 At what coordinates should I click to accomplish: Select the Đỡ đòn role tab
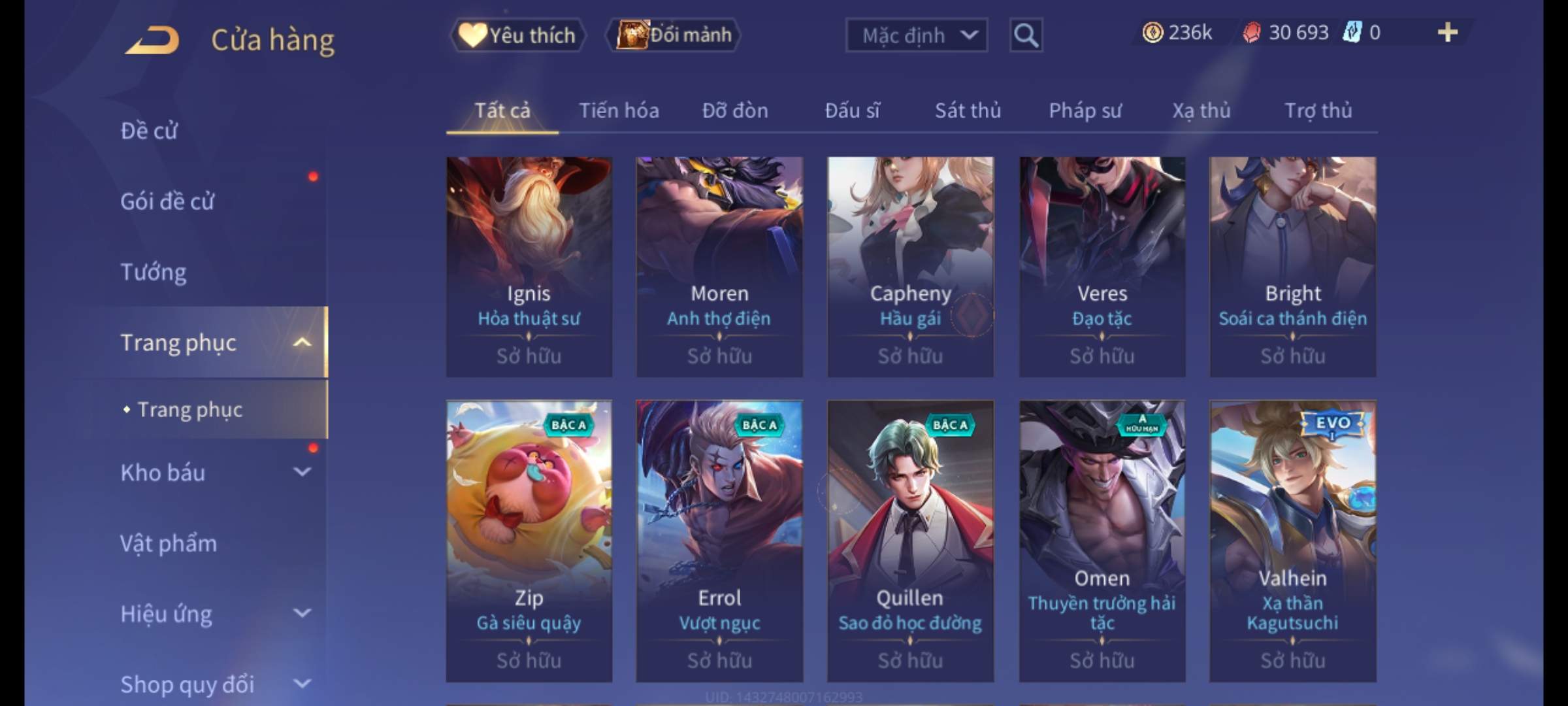point(735,110)
